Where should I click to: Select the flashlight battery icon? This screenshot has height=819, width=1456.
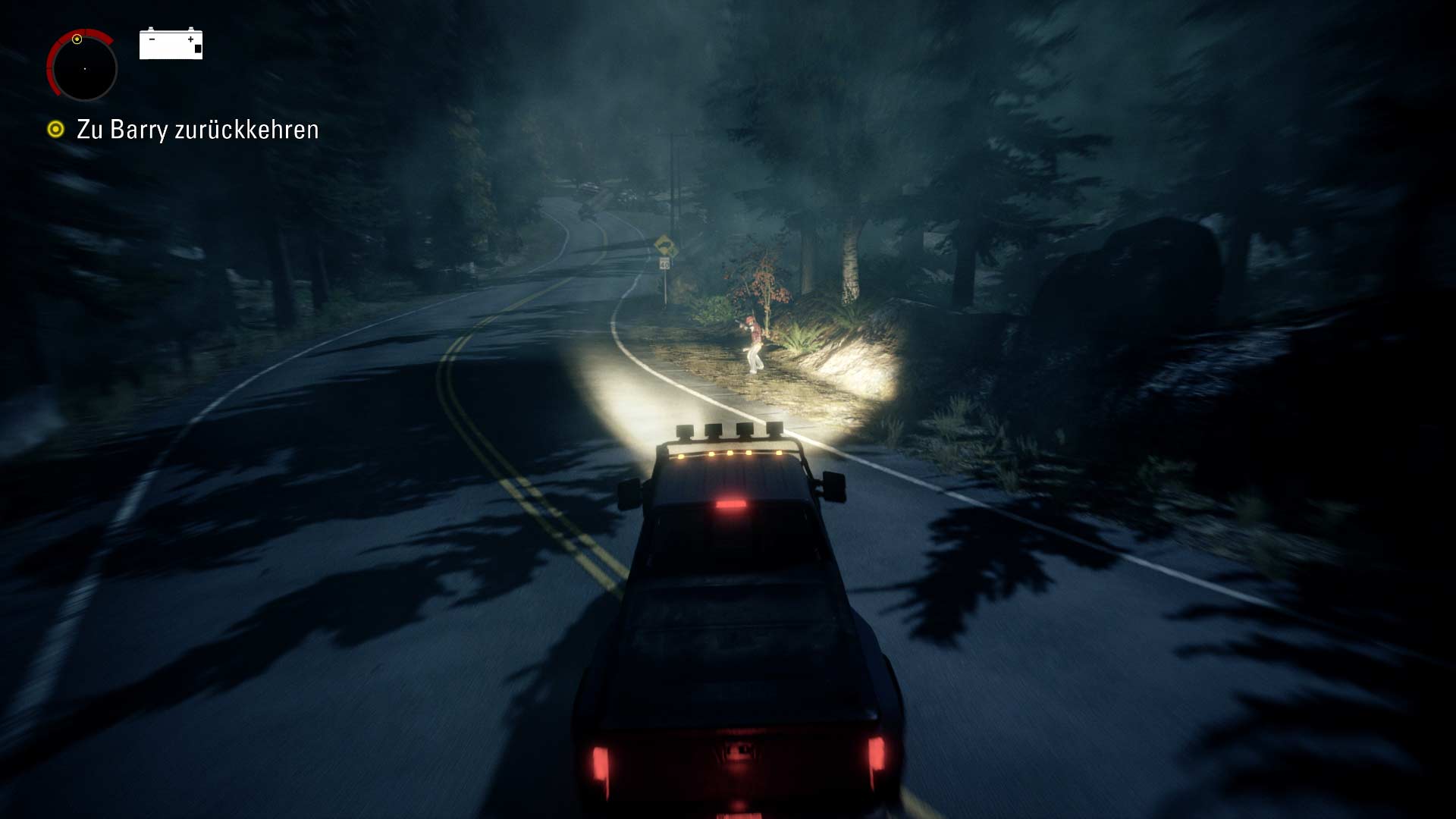pos(171,44)
